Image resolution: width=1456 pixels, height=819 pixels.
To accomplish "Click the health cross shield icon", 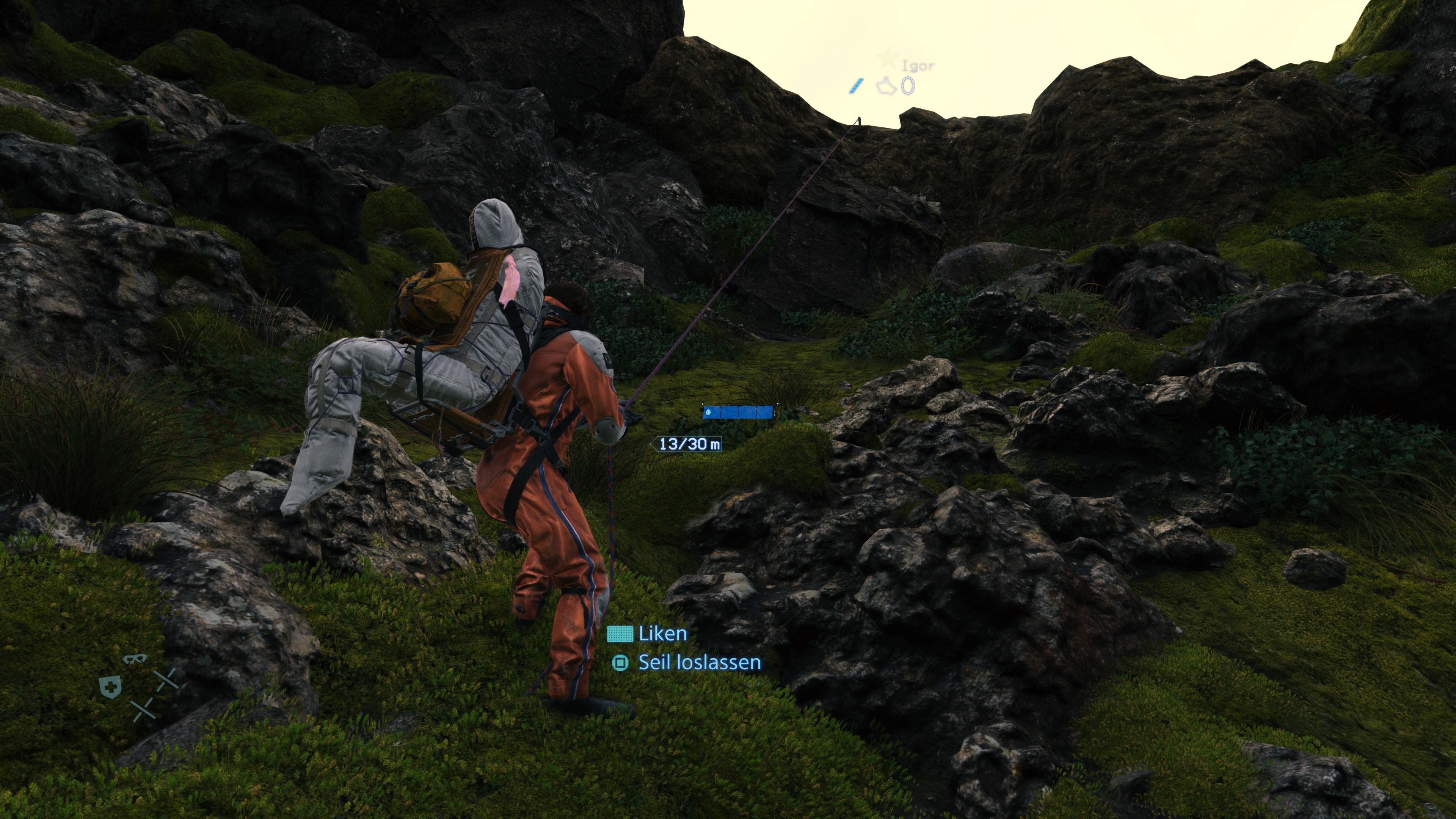I will click(x=110, y=687).
